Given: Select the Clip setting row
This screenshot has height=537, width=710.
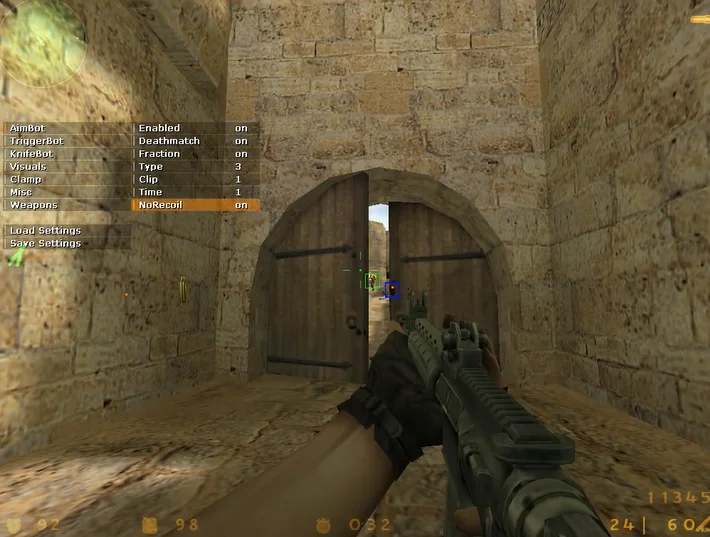Looking at the screenshot, I should [x=195, y=179].
